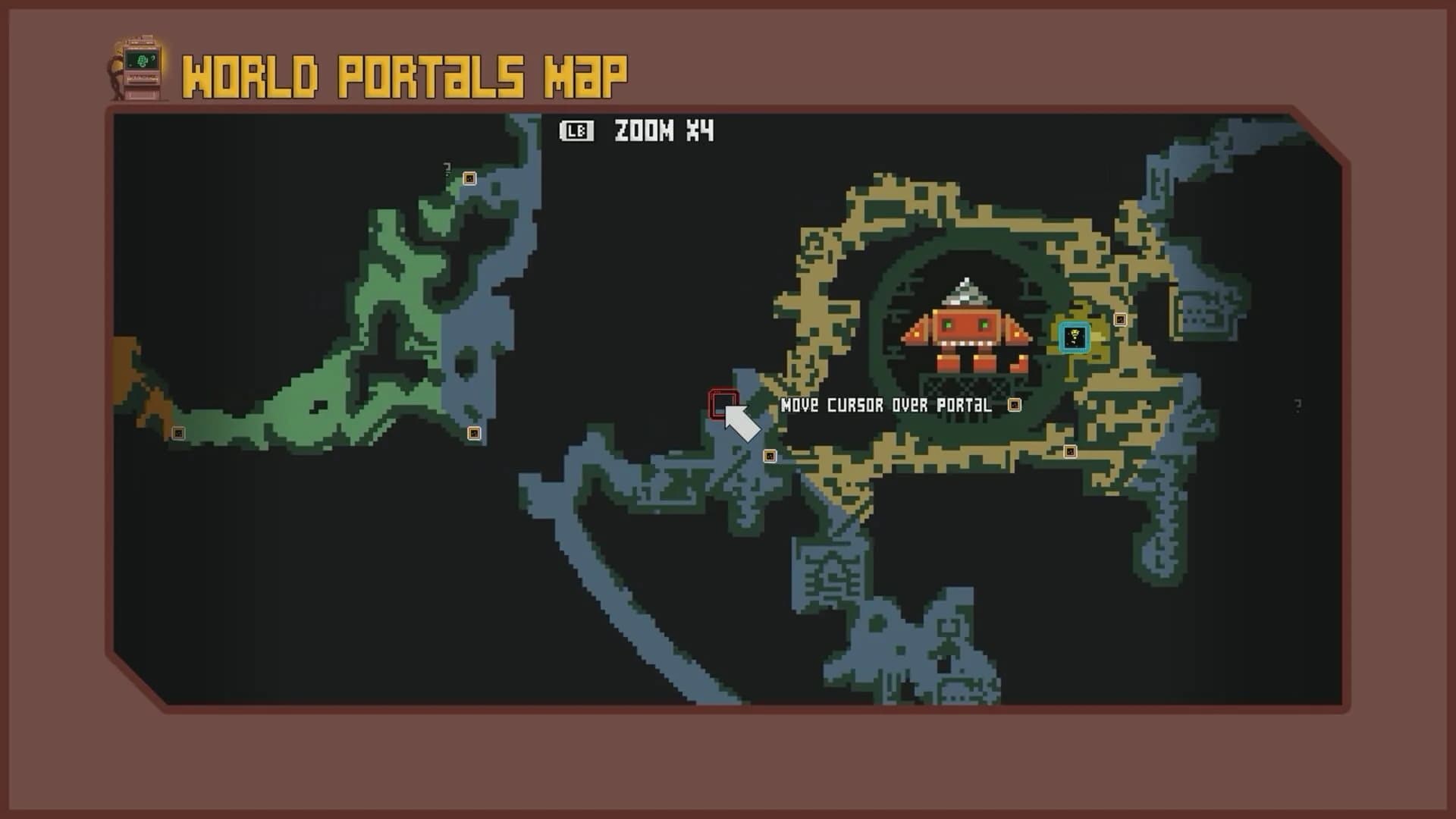Click the portal marker above the eastern highlighted portal

(x=1120, y=320)
